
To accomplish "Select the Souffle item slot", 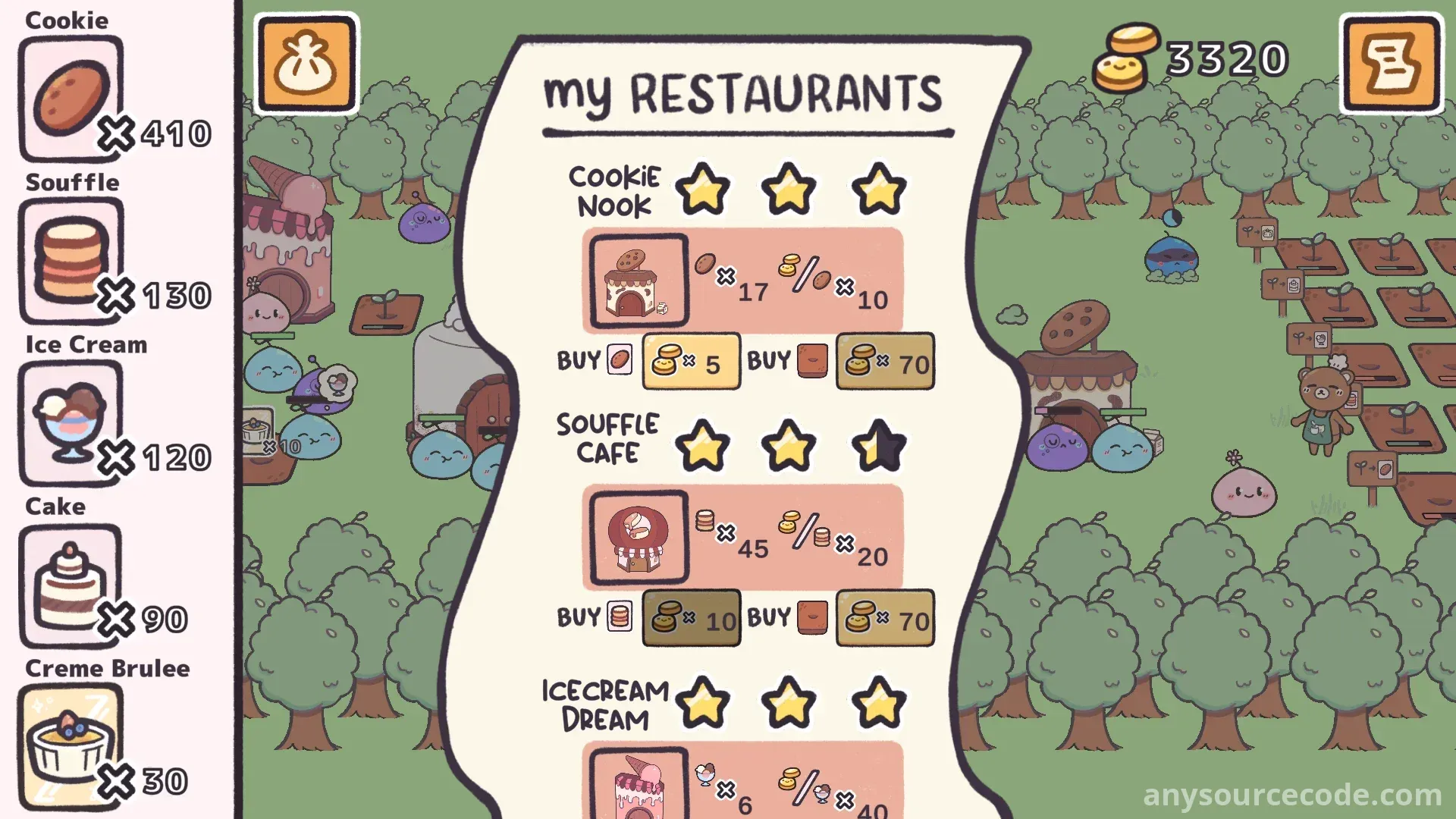I will [71, 260].
